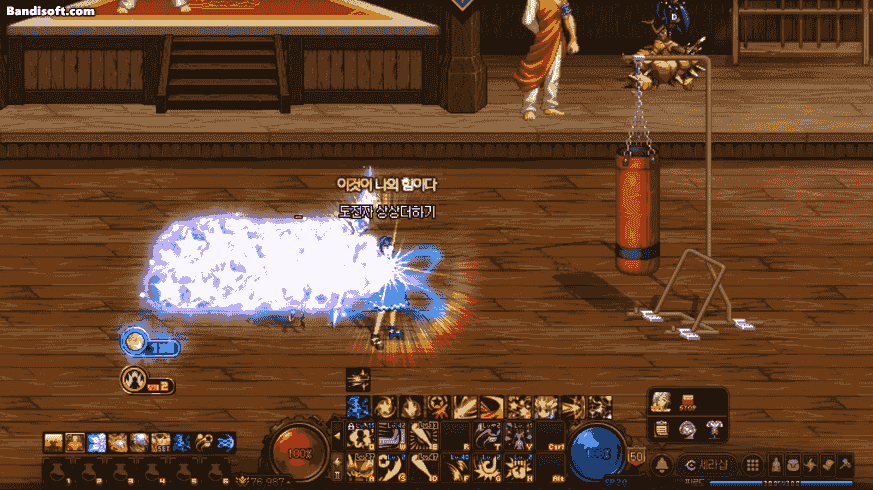Viewport: 873px width, 490px height.
Task: Click the gold coin orb indicator
Action: click(134, 343)
